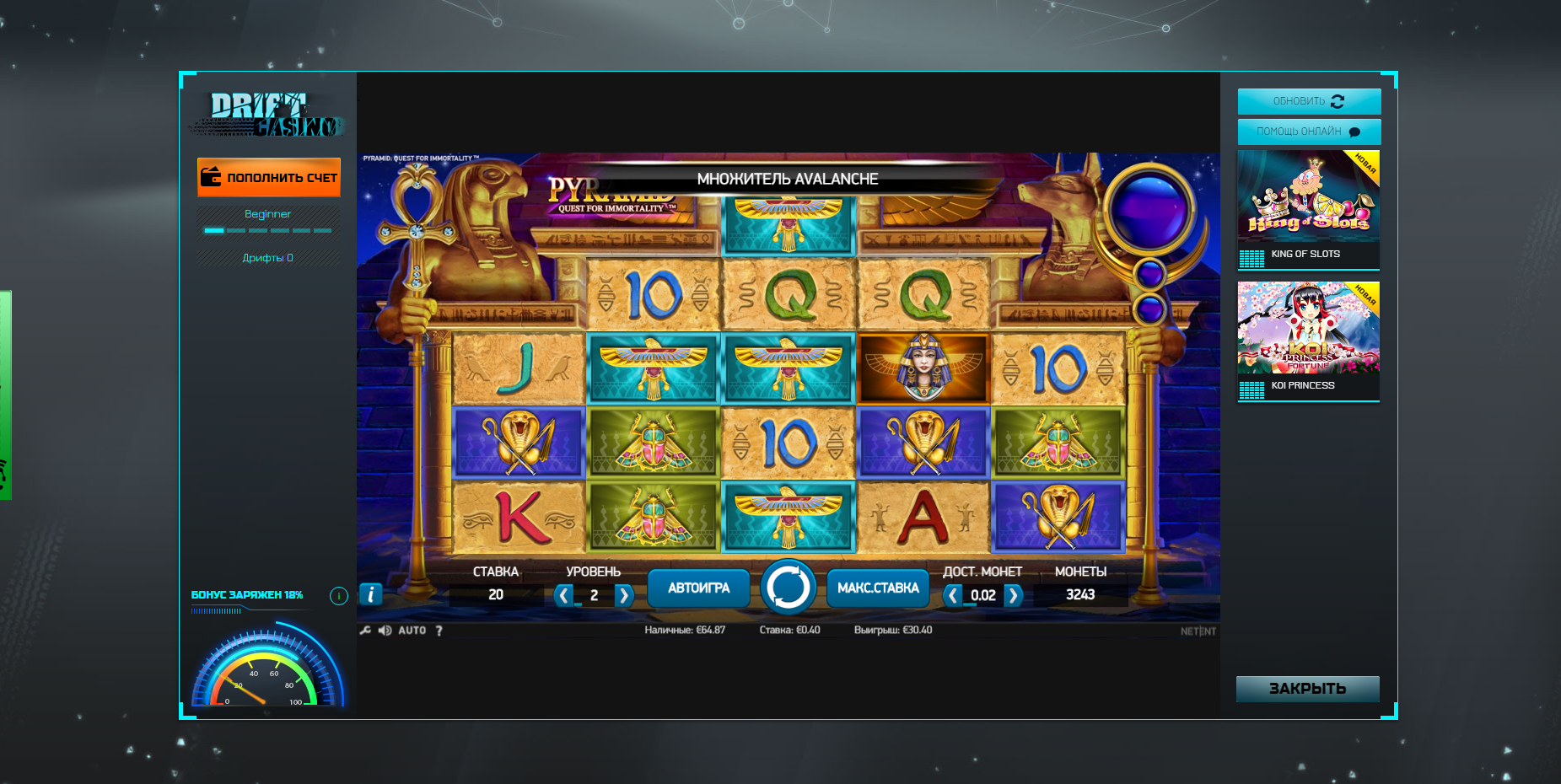This screenshot has width=1561, height=784.
Task: Raise the coin value above 0.02
Action: [x=1014, y=596]
